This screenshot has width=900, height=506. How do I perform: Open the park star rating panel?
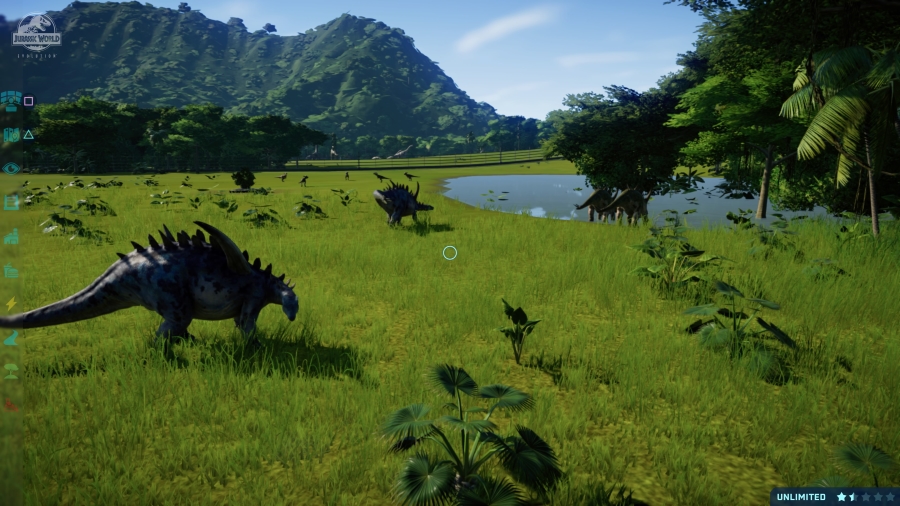click(x=865, y=496)
